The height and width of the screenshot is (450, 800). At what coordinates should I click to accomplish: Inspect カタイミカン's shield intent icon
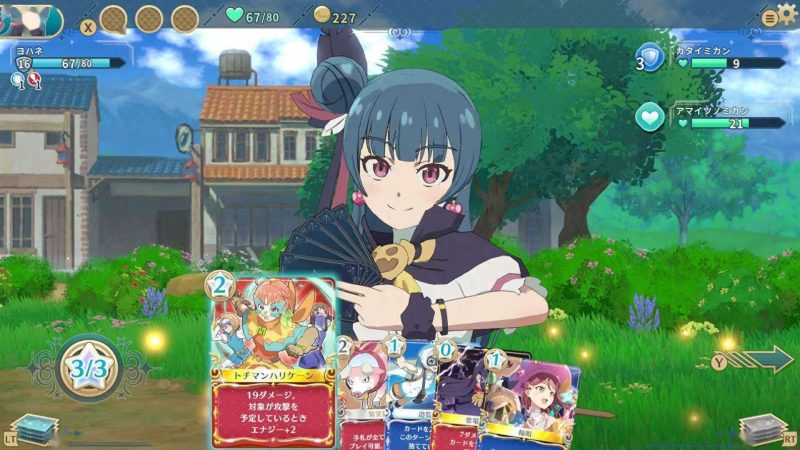click(x=651, y=58)
